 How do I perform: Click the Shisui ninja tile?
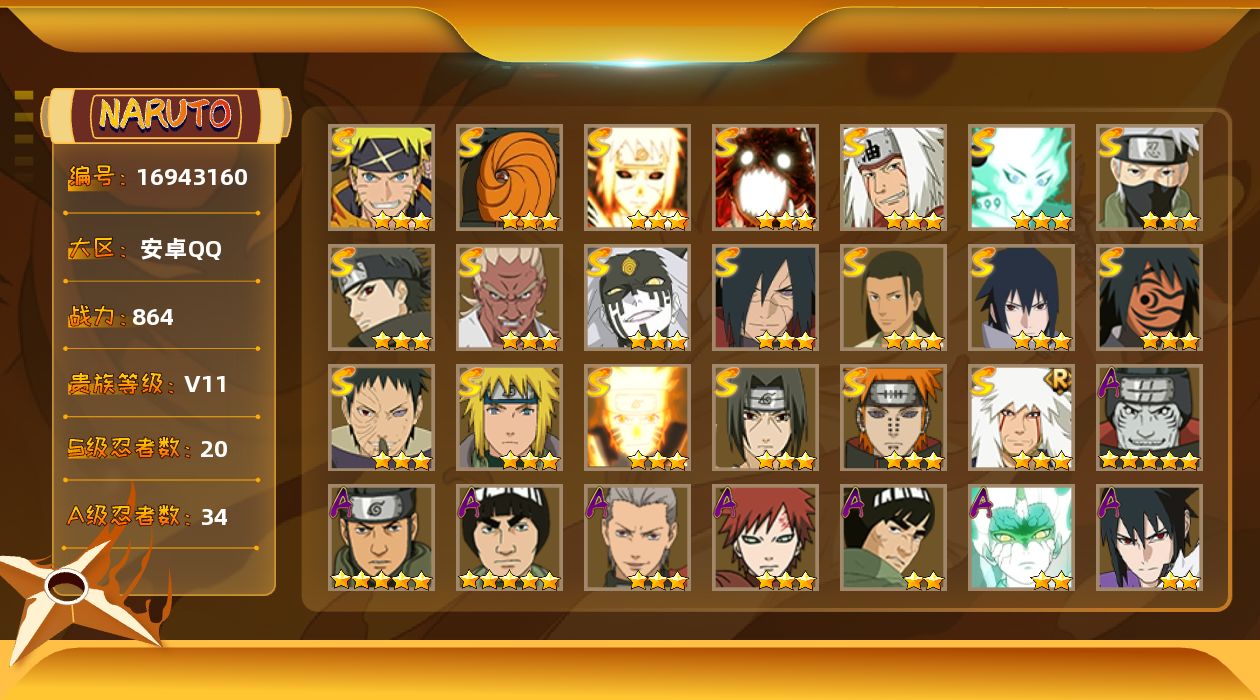381,298
